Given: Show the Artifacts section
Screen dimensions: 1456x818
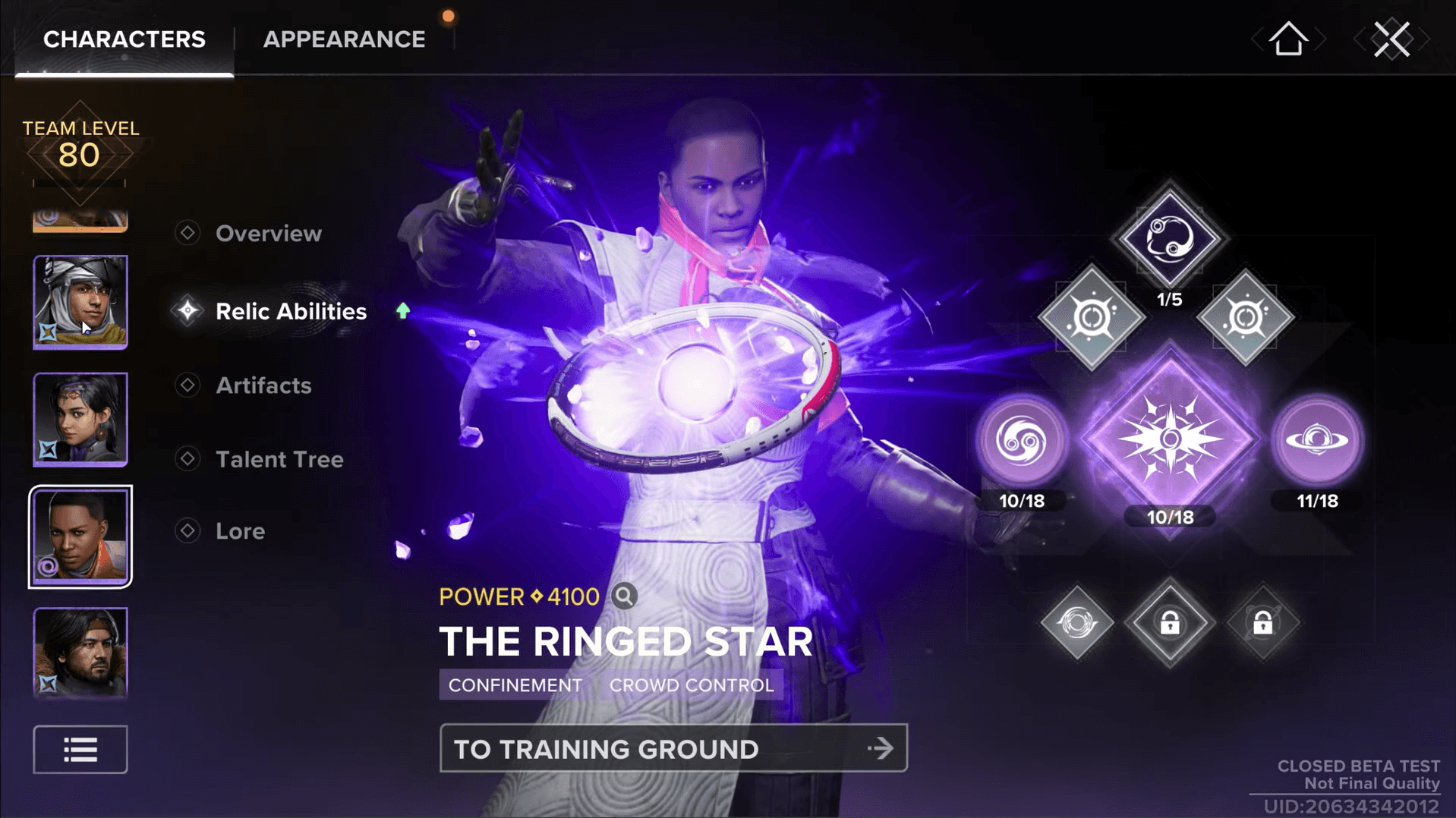Looking at the screenshot, I should coord(263,385).
